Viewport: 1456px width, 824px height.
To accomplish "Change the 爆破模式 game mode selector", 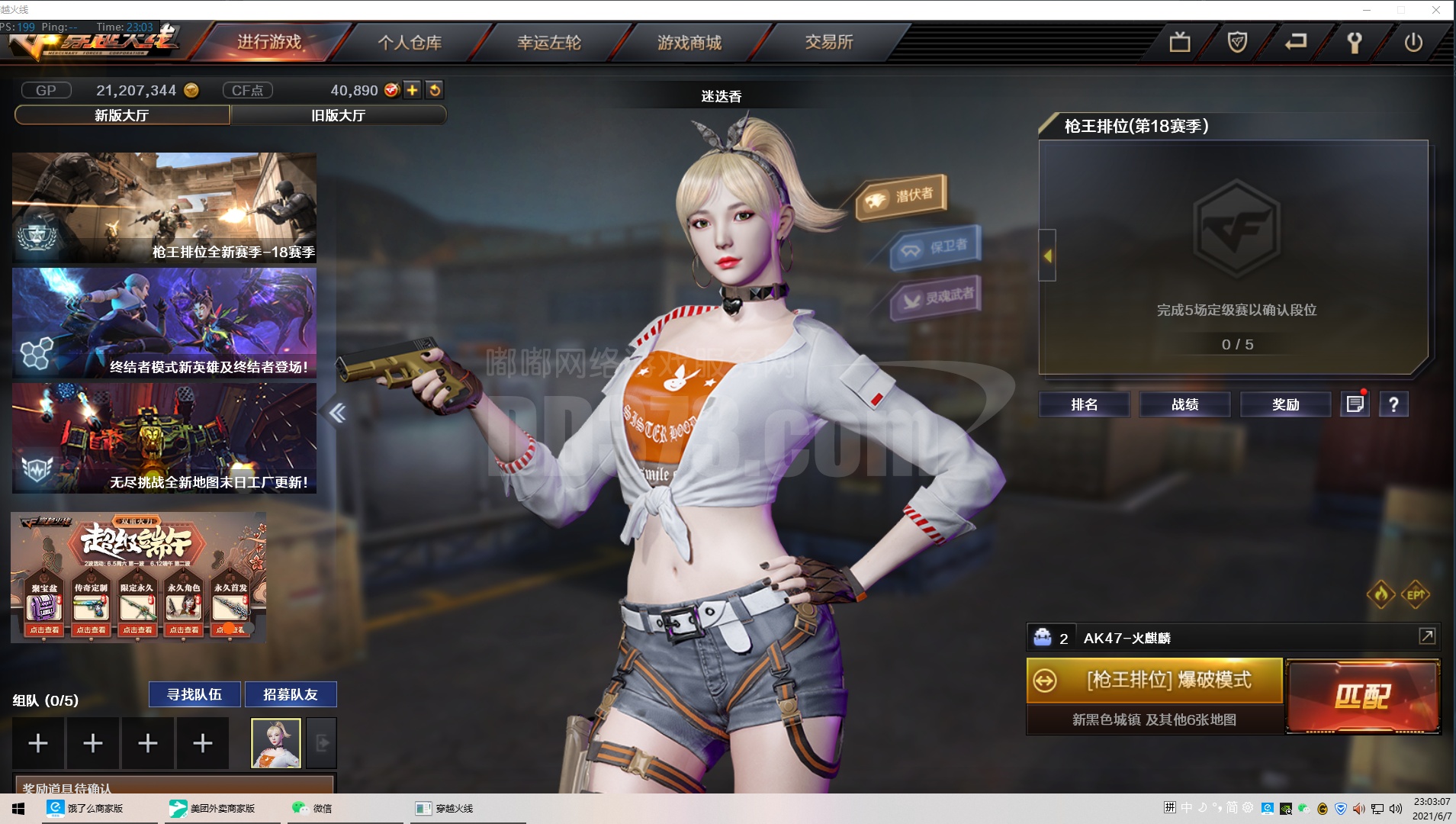I will [x=1155, y=680].
